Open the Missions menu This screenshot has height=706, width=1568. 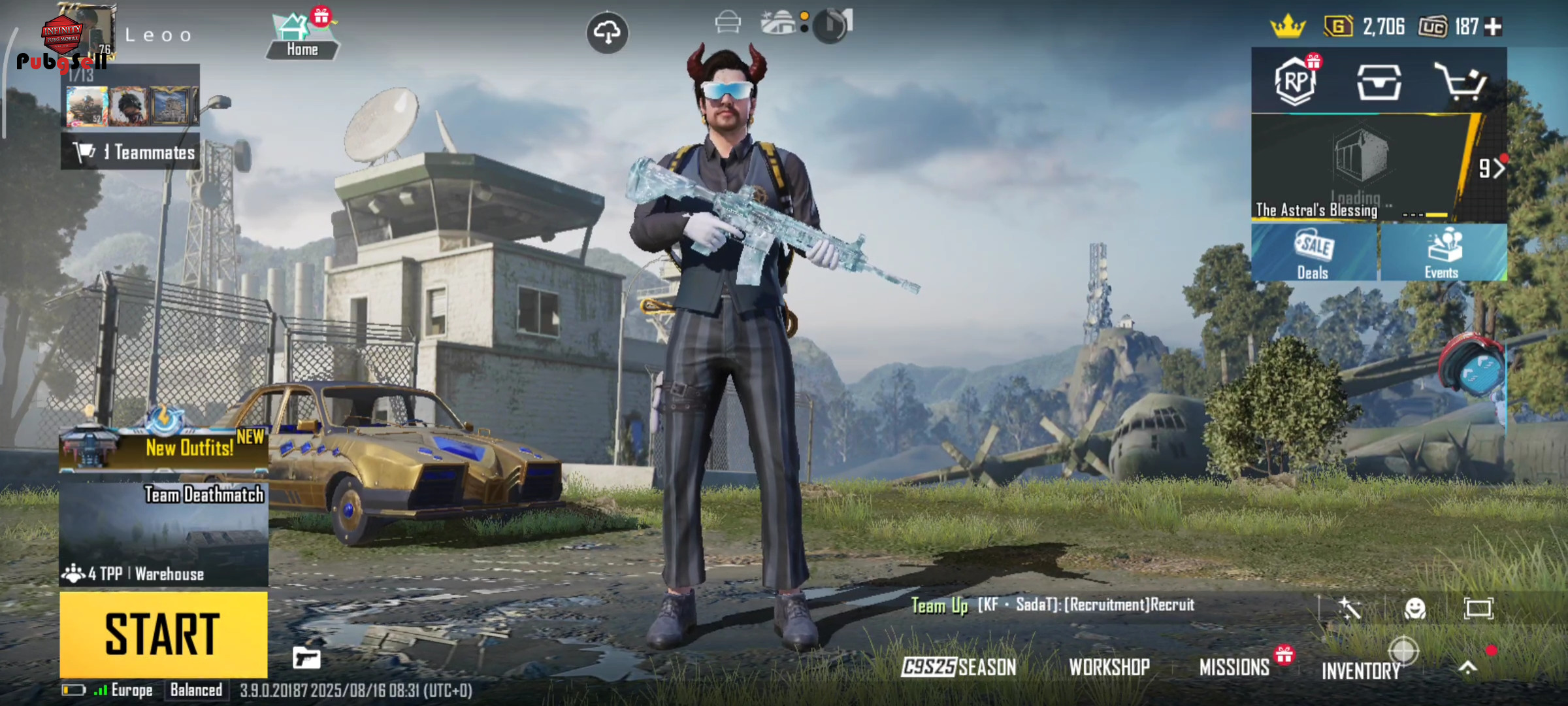coord(1234,667)
